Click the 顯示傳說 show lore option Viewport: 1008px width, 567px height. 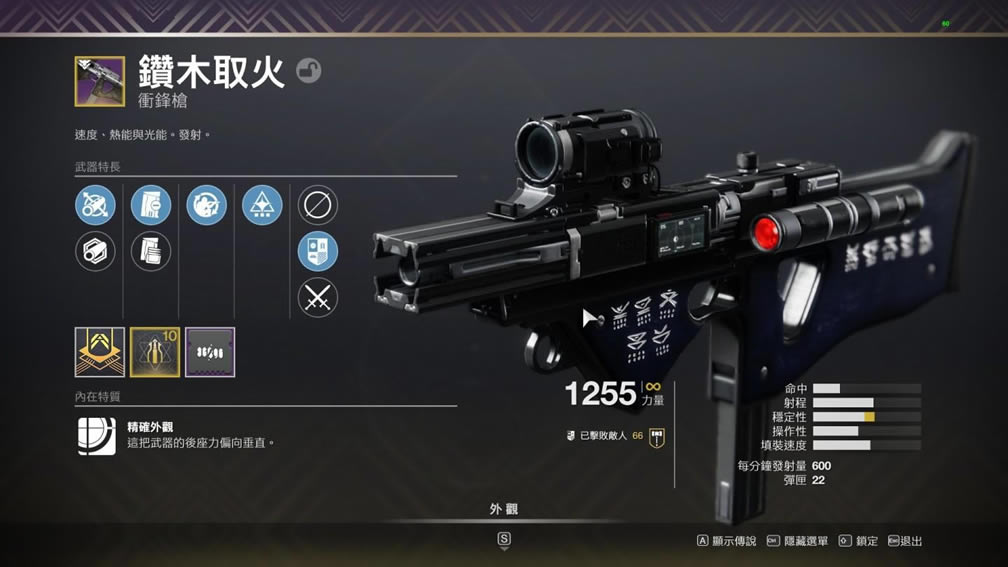point(727,541)
